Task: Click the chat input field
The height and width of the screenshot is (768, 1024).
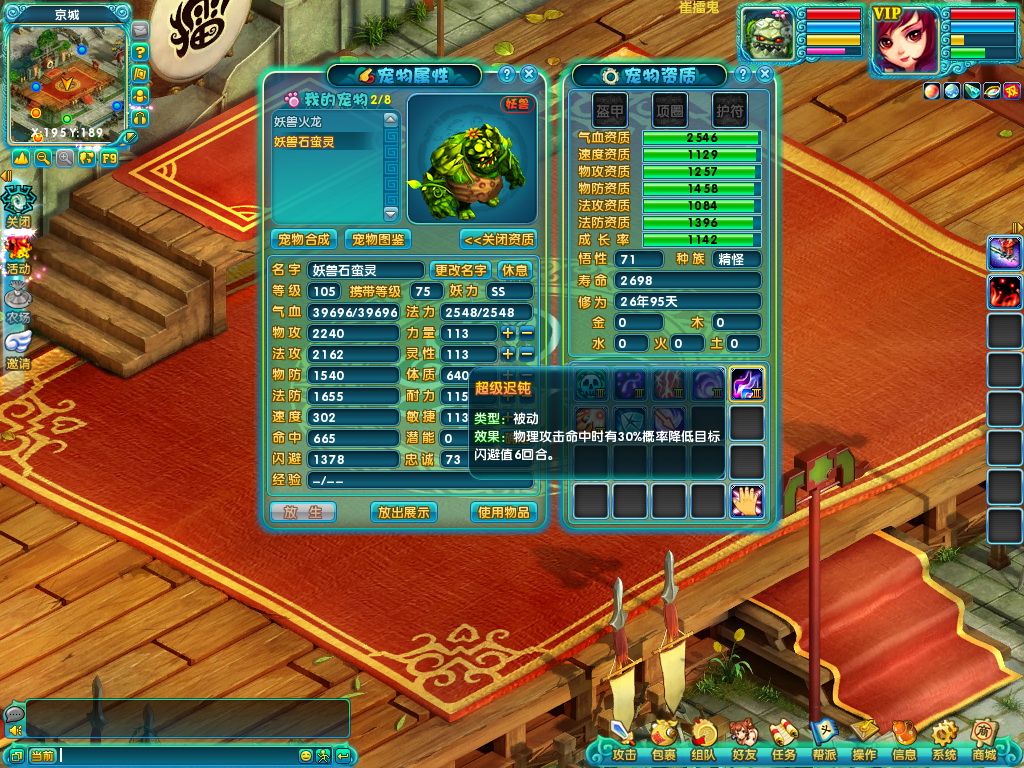Action: point(175,755)
